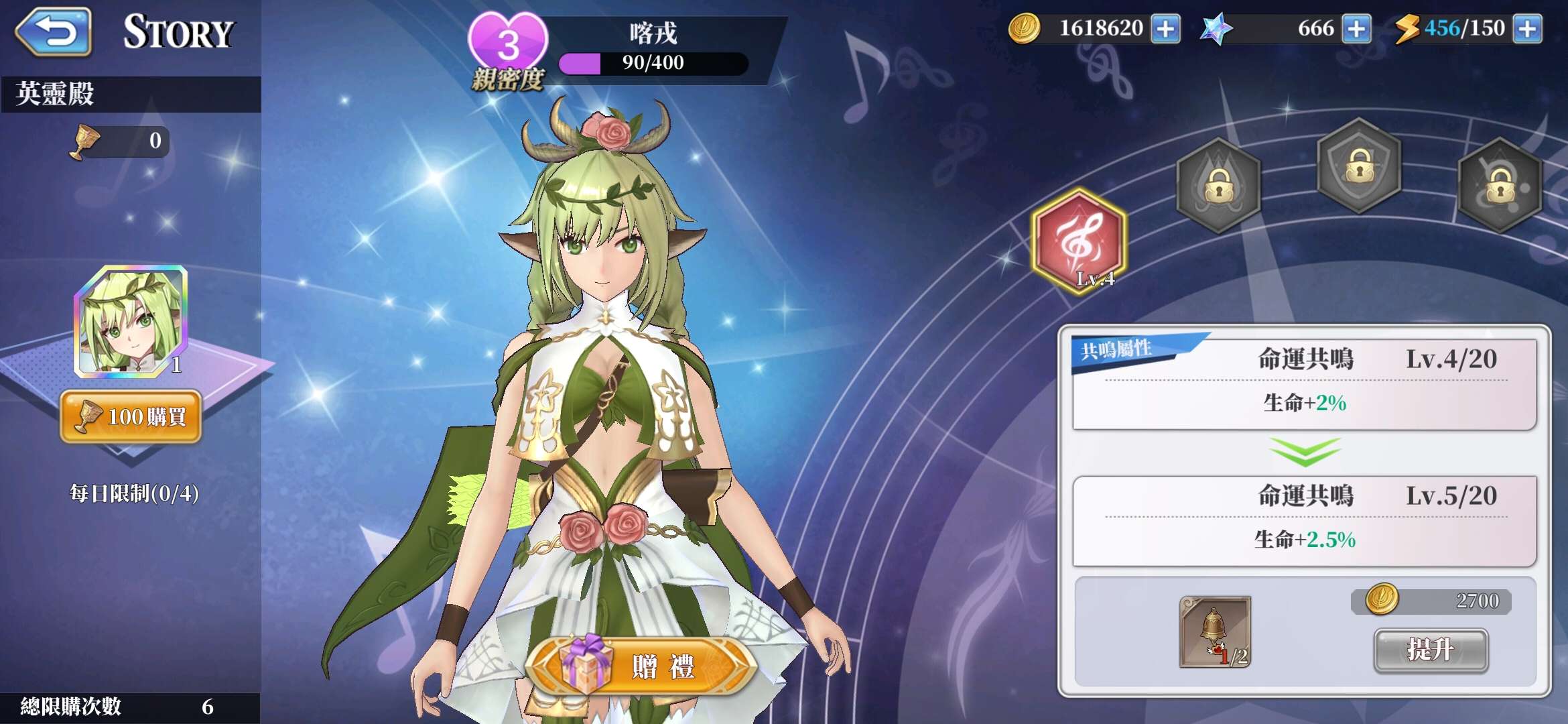Buy the character for 100 goblets

click(x=131, y=416)
